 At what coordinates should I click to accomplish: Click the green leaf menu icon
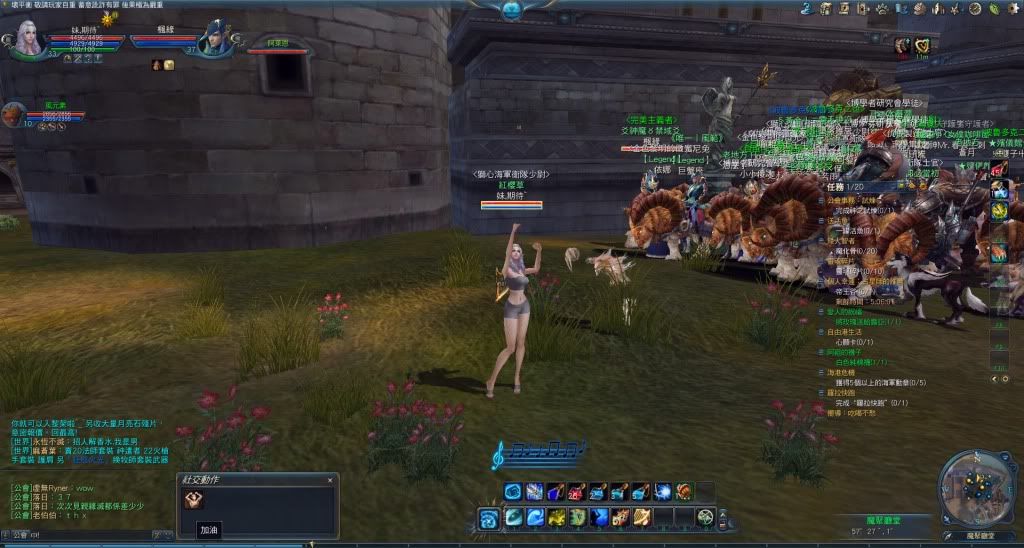click(x=993, y=9)
